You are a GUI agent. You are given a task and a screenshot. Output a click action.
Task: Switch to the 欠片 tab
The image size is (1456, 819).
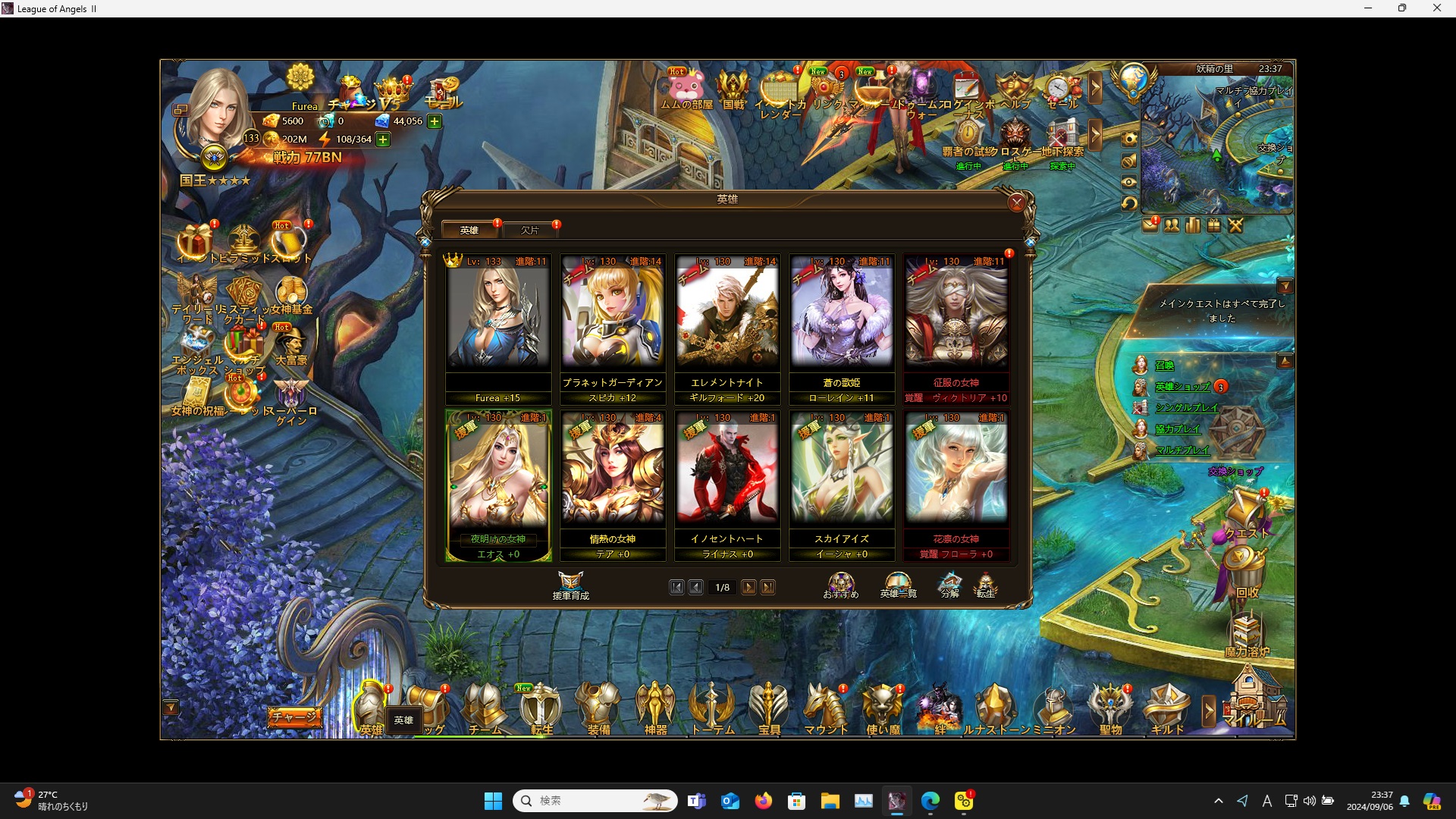(x=530, y=230)
